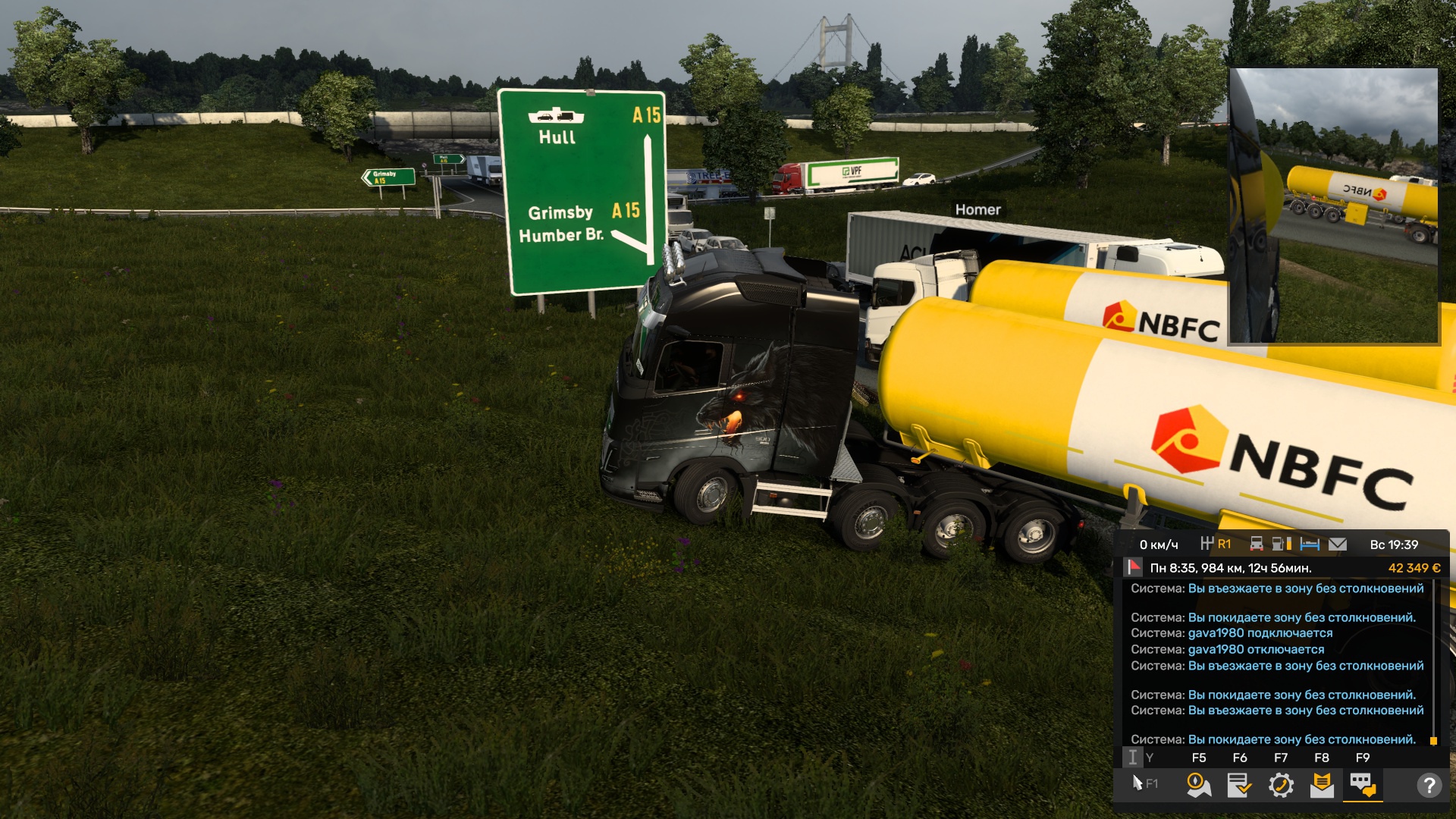Screen dimensions: 1456x819
Task: Check the truck damage indicator icon
Action: (x=1257, y=544)
